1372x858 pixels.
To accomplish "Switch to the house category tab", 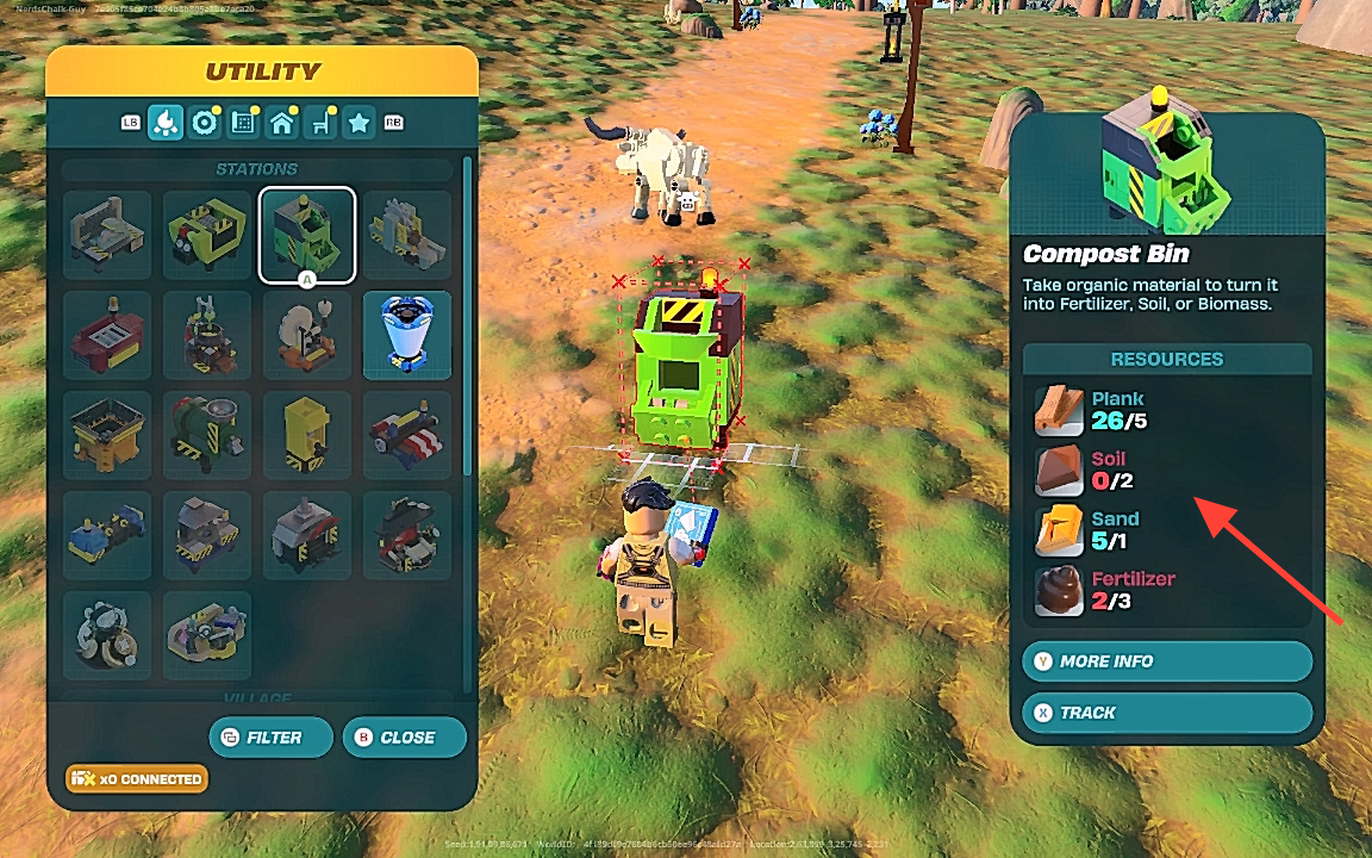I will point(281,122).
